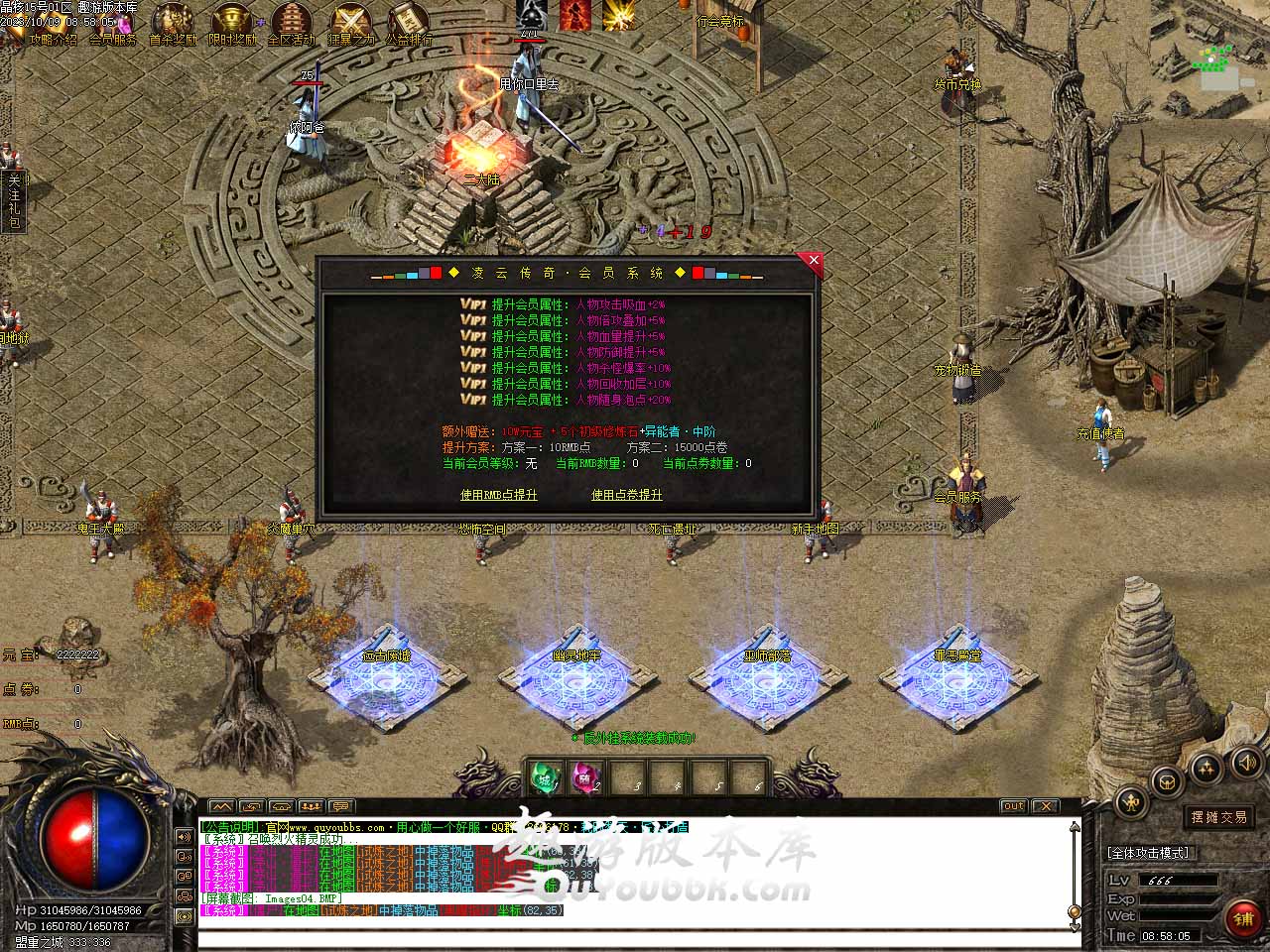
Task: Use the green skill in hotbar slot one
Action: [x=545, y=776]
